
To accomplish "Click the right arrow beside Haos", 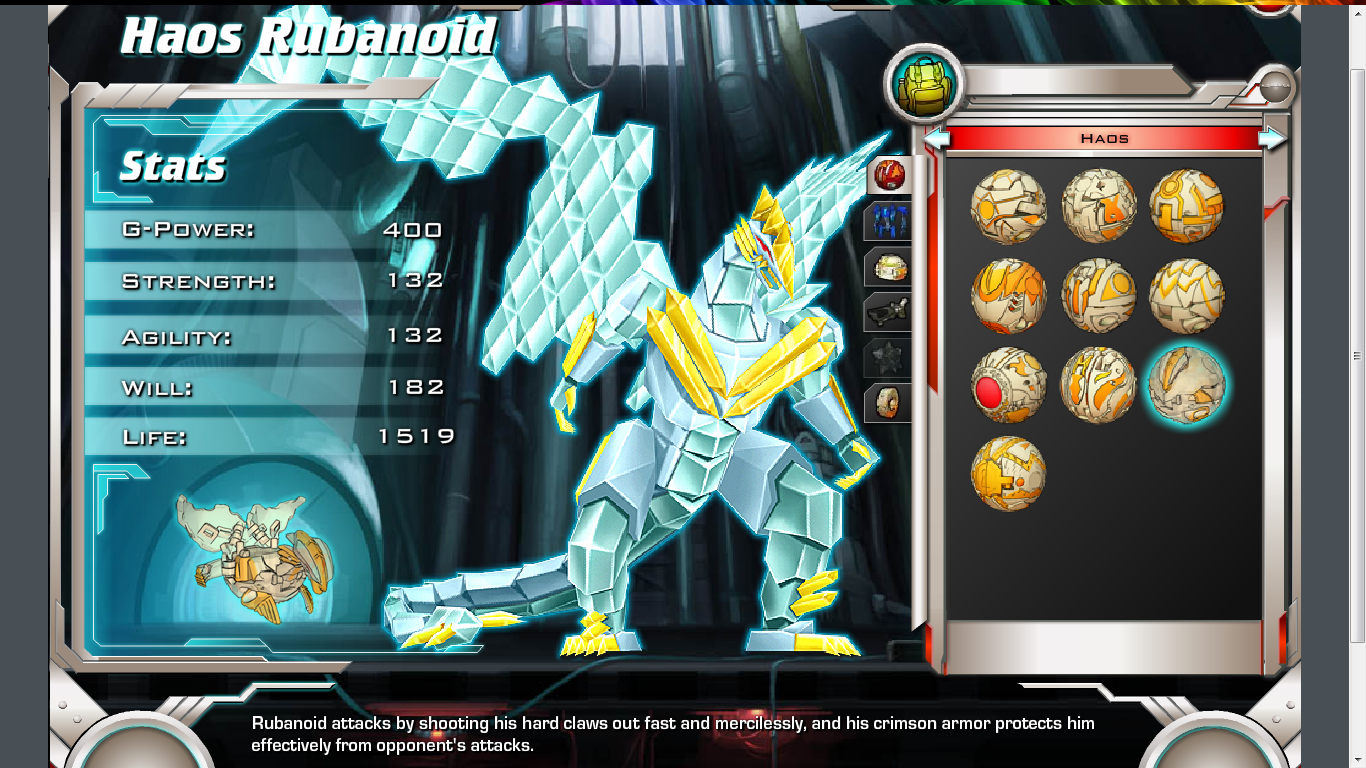I will pos(1272,138).
